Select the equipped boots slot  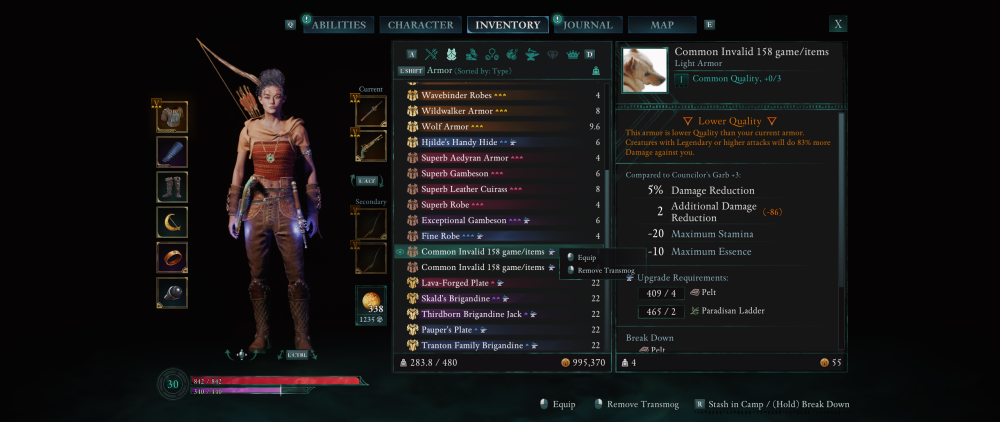tap(172, 187)
